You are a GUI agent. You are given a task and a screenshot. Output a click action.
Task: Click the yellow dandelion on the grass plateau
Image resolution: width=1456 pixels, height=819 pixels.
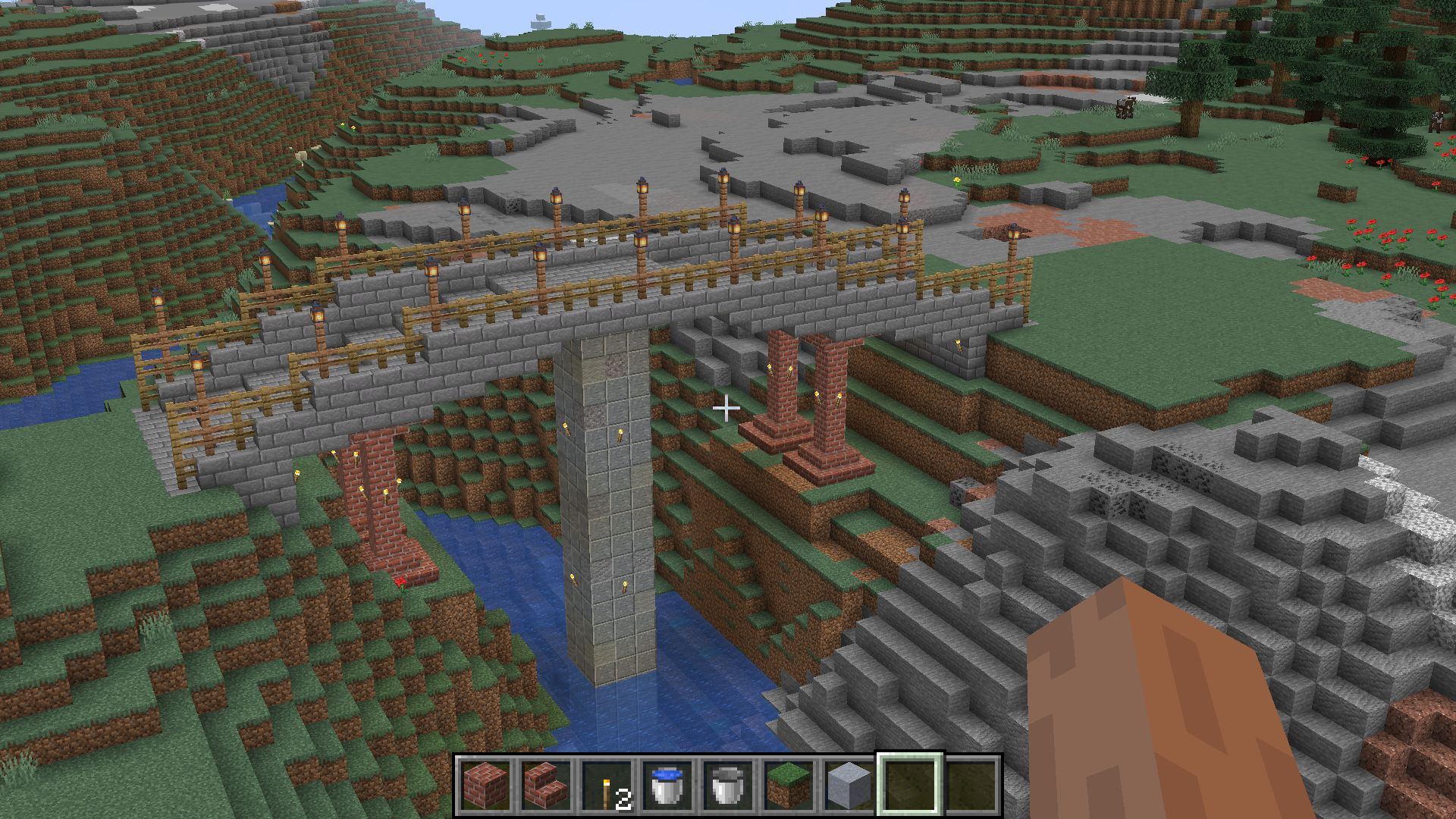957,180
